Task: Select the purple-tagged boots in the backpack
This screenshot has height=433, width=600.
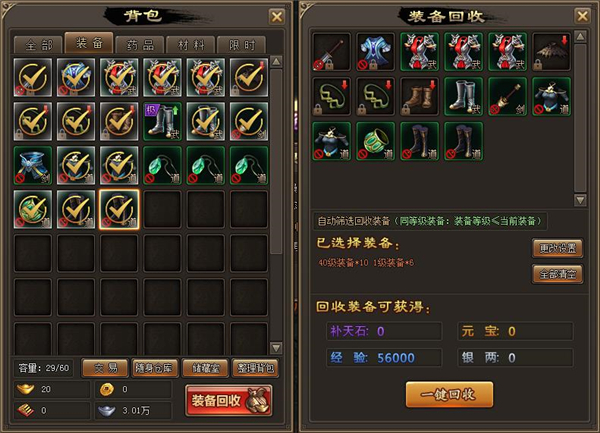Action: (162, 121)
